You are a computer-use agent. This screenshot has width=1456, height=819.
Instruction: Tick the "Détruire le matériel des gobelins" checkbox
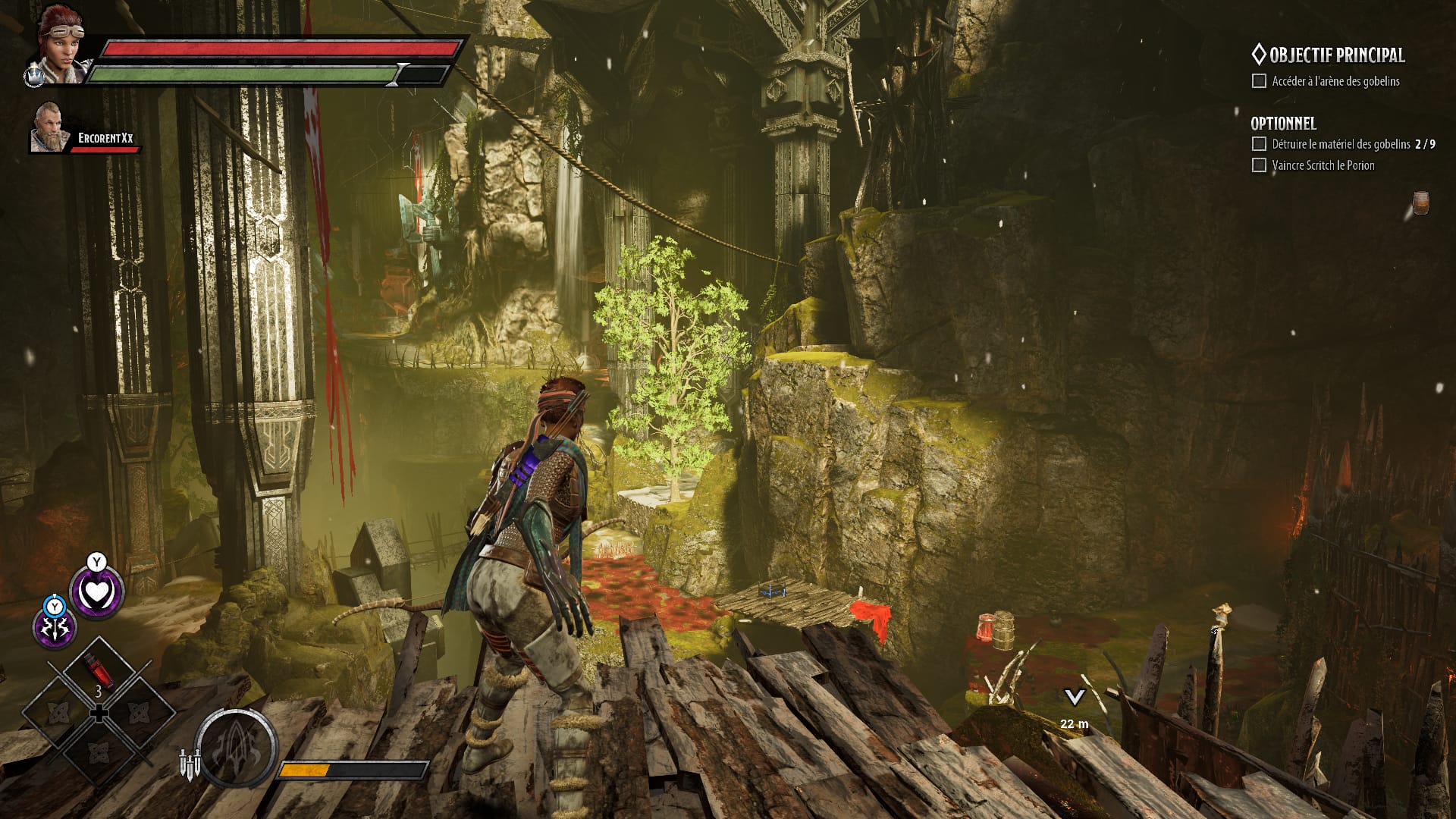(x=1259, y=144)
